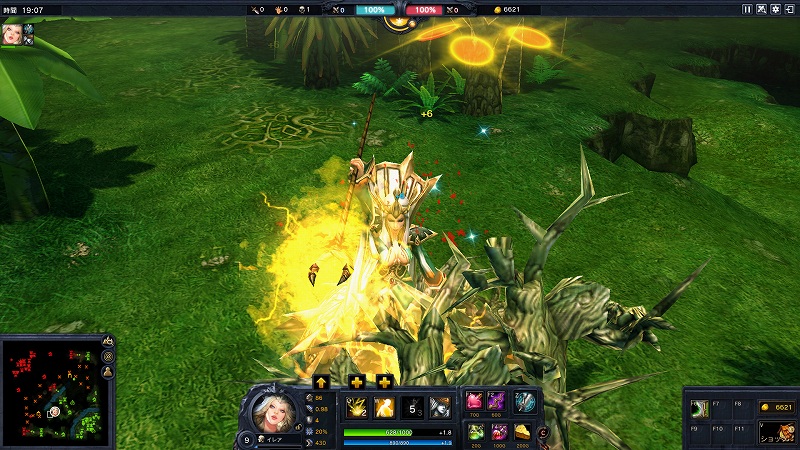The image size is (800, 450).
Task: Use the green potion item
Action: [474, 431]
